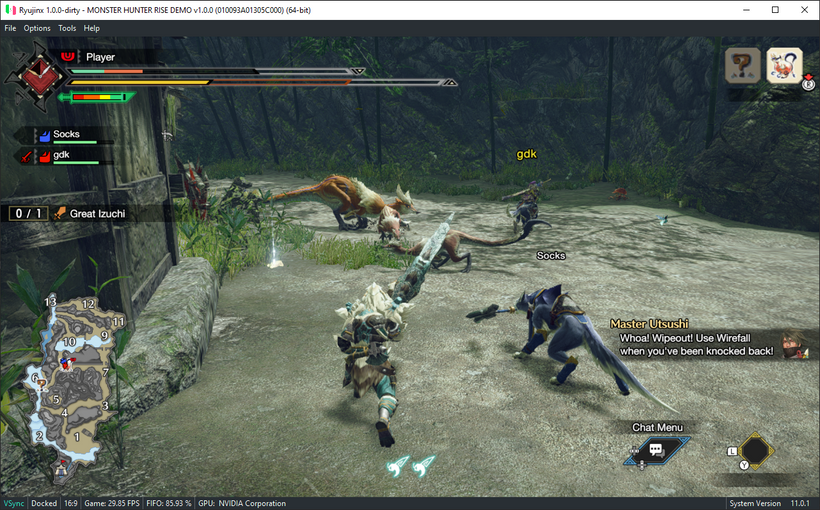Viewport: 820px width, 510px height.
Task: Maximize the Ryujinx window
Action: [x=775, y=9]
